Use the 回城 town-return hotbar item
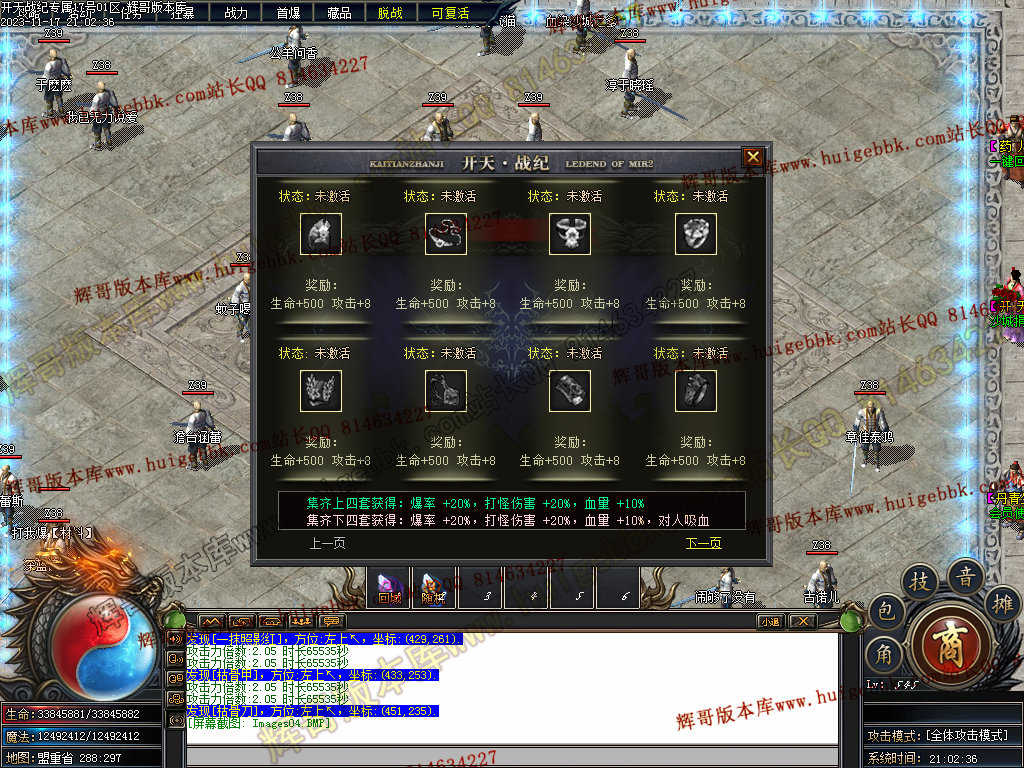The height and width of the screenshot is (768, 1024). [x=389, y=588]
